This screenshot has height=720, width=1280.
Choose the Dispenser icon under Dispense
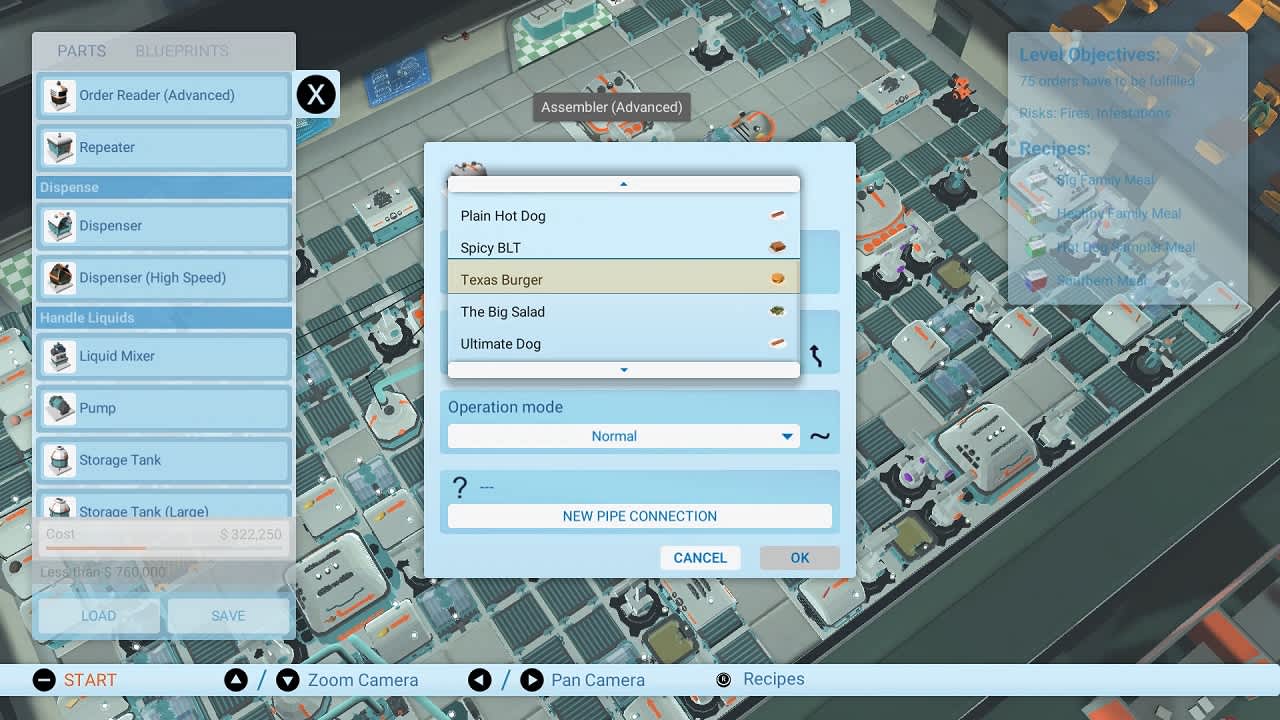[x=60, y=226]
